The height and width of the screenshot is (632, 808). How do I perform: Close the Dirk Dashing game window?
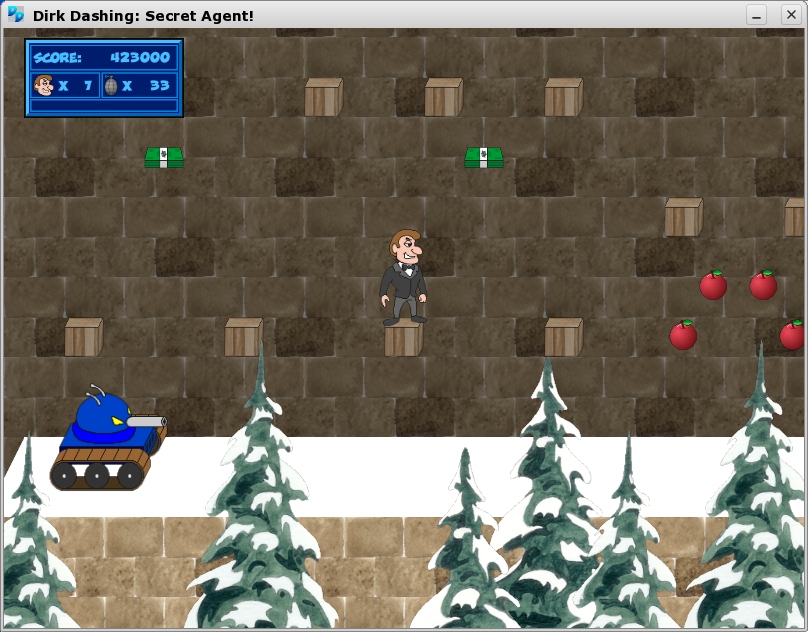click(791, 15)
